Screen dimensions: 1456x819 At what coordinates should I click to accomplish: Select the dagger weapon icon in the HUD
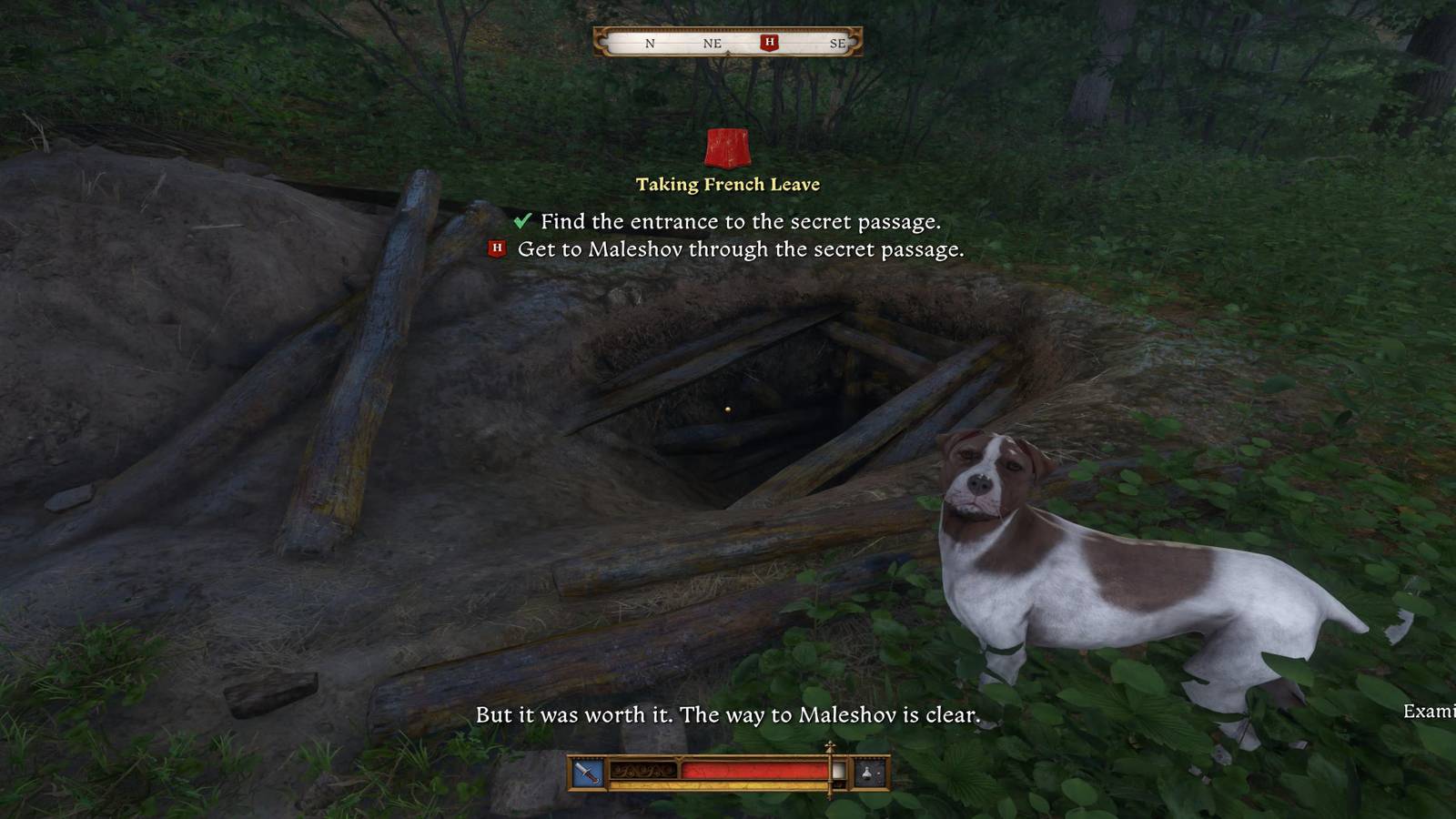(587, 772)
